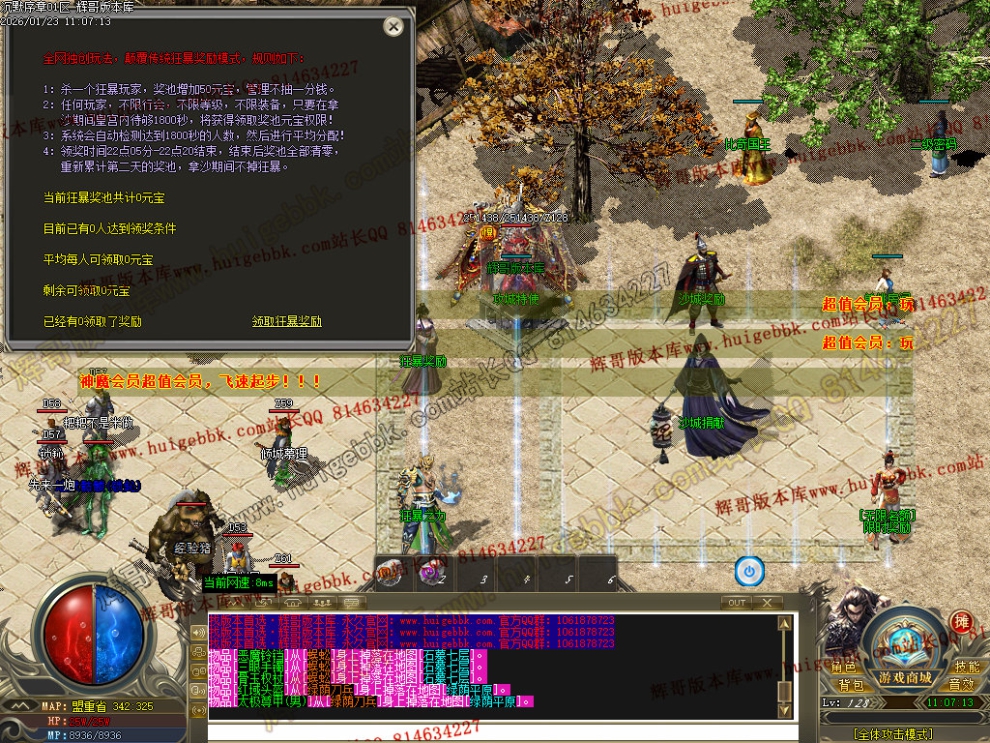The height and width of the screenshot is (743, 990).
Task: Open the 背包 backpack
Action: (850, 685)
